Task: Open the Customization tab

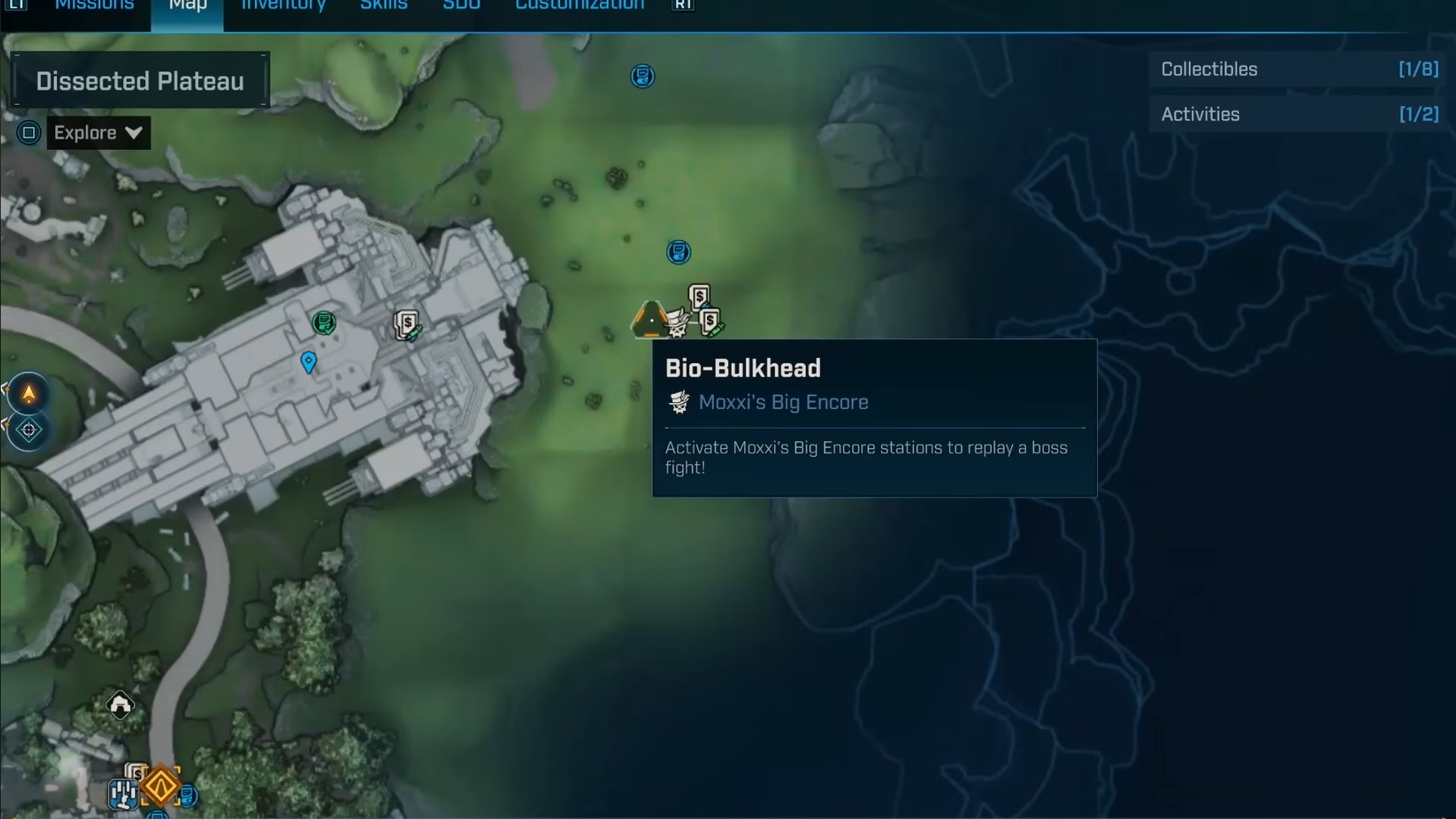Action: pyautogui.click(x=580, y=6)
